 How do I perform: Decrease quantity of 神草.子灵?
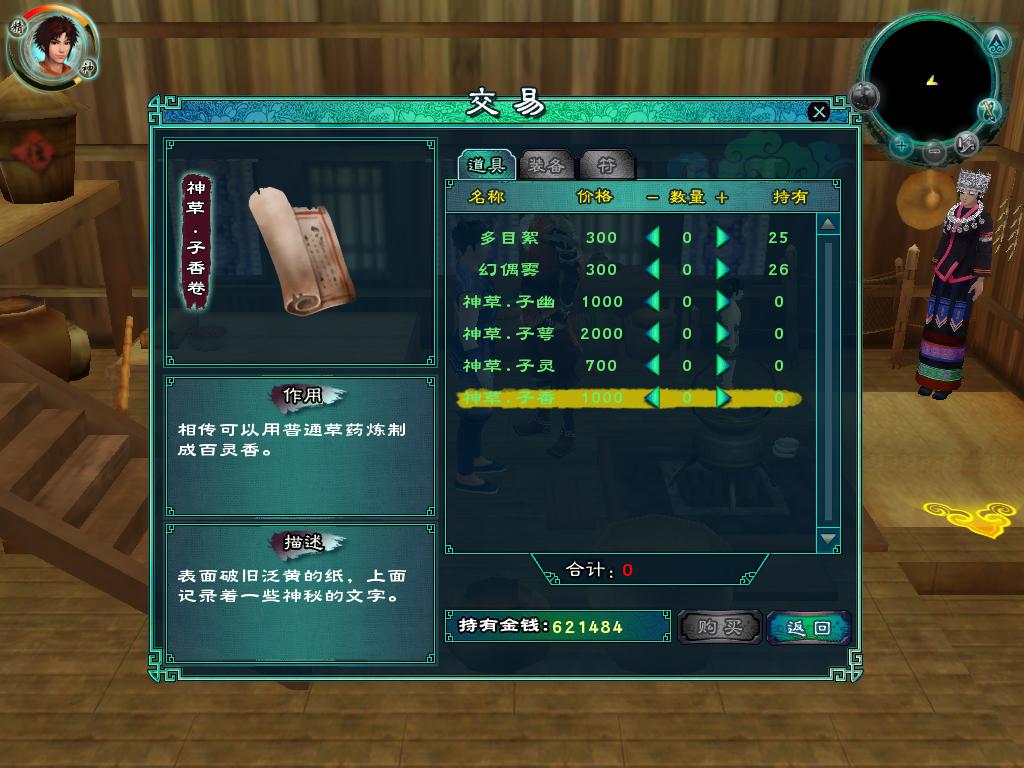pos(653,366)
